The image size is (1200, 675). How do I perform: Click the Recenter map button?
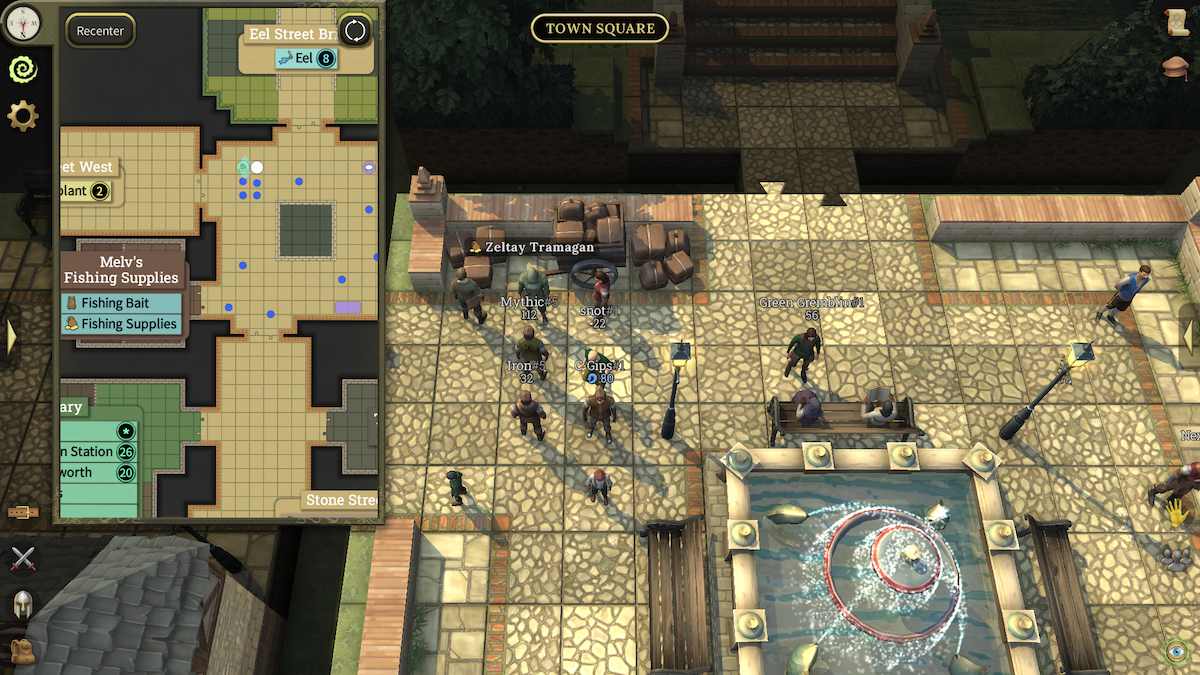pos(100,31)
